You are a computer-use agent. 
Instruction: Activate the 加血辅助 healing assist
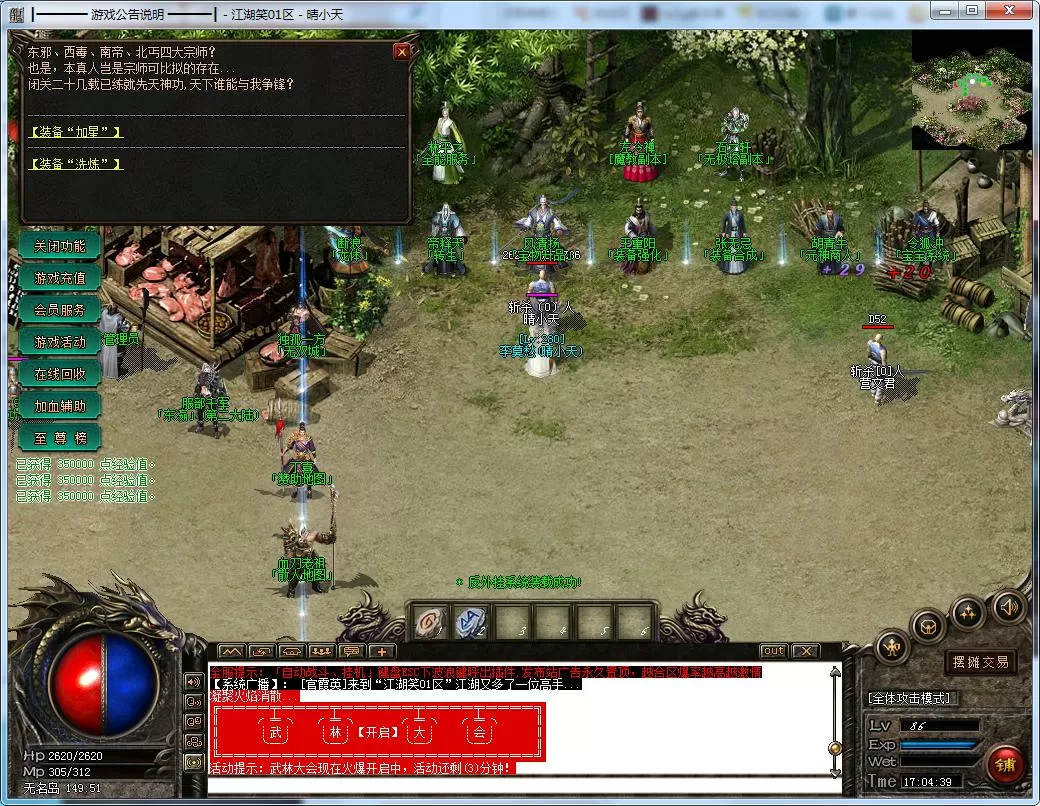60,406
